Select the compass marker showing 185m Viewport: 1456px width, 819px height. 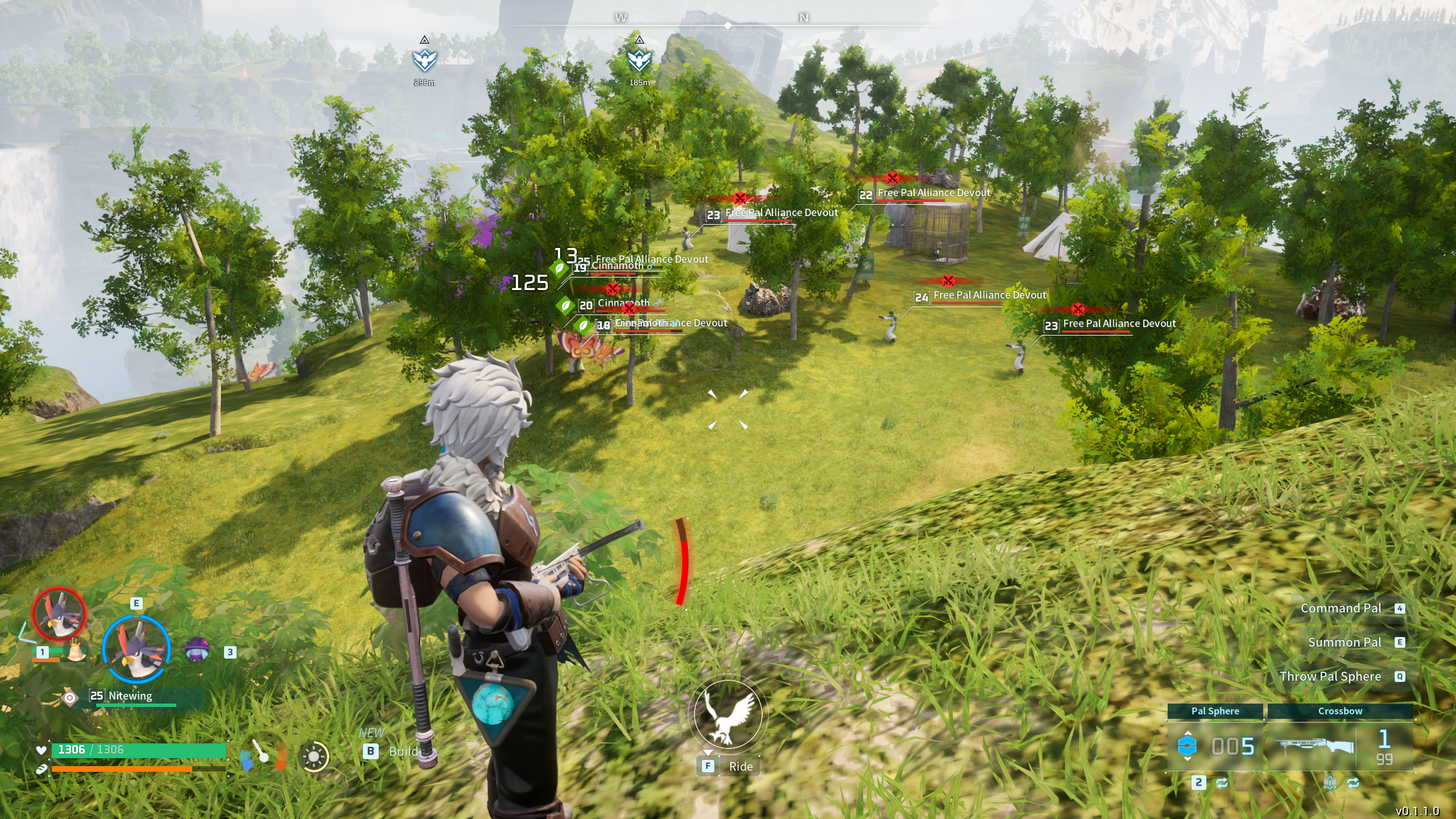pos(639,60)
